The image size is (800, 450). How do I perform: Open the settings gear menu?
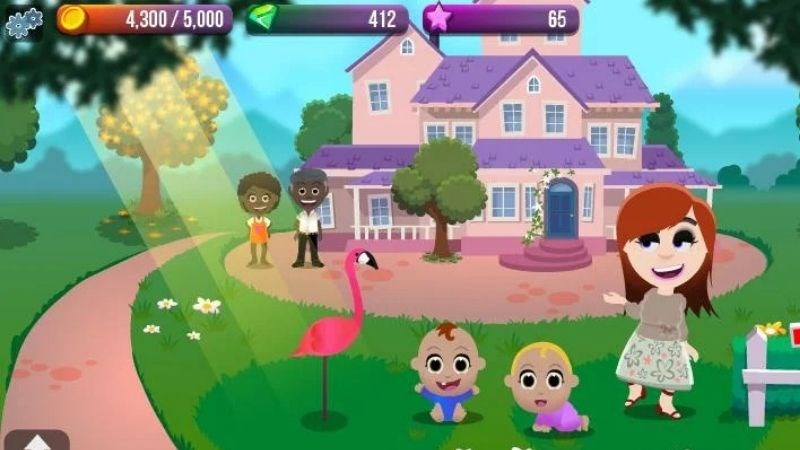point(22,21)
